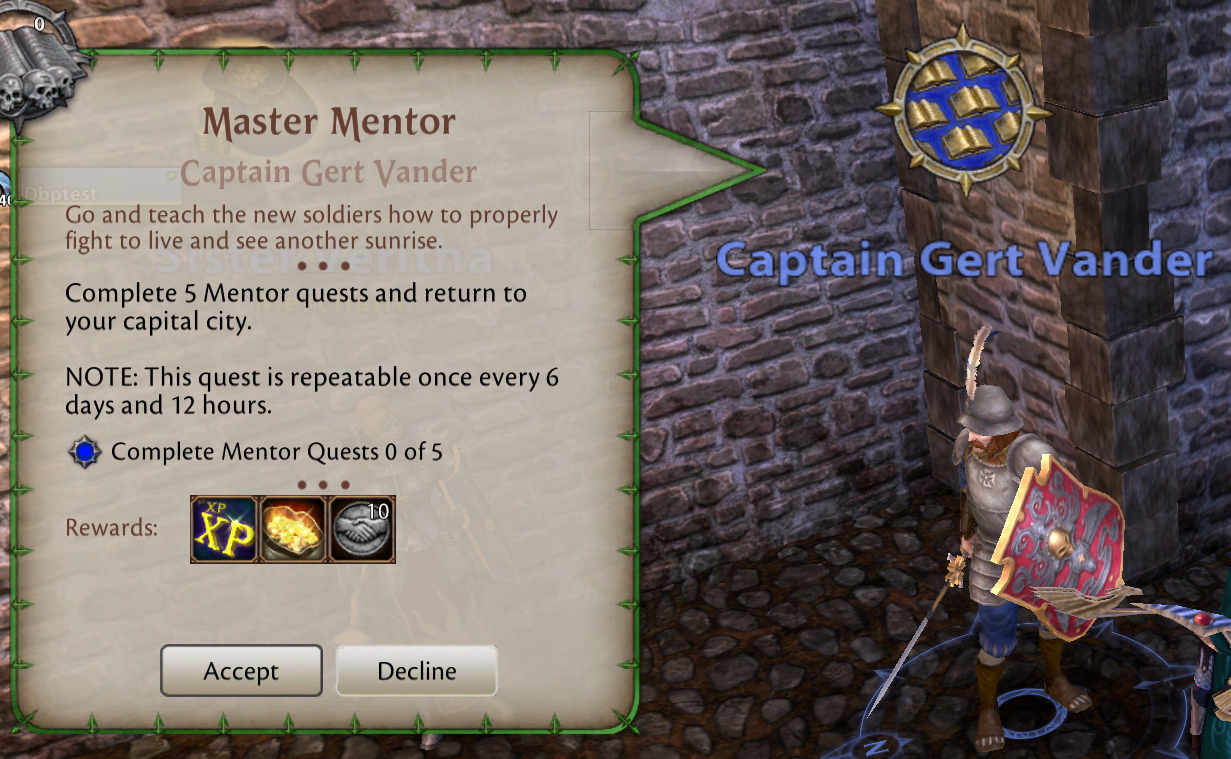Select the Mentor book emblem above Captain
The height and width of the screenshot is (759, 1231).
[963, 110]
